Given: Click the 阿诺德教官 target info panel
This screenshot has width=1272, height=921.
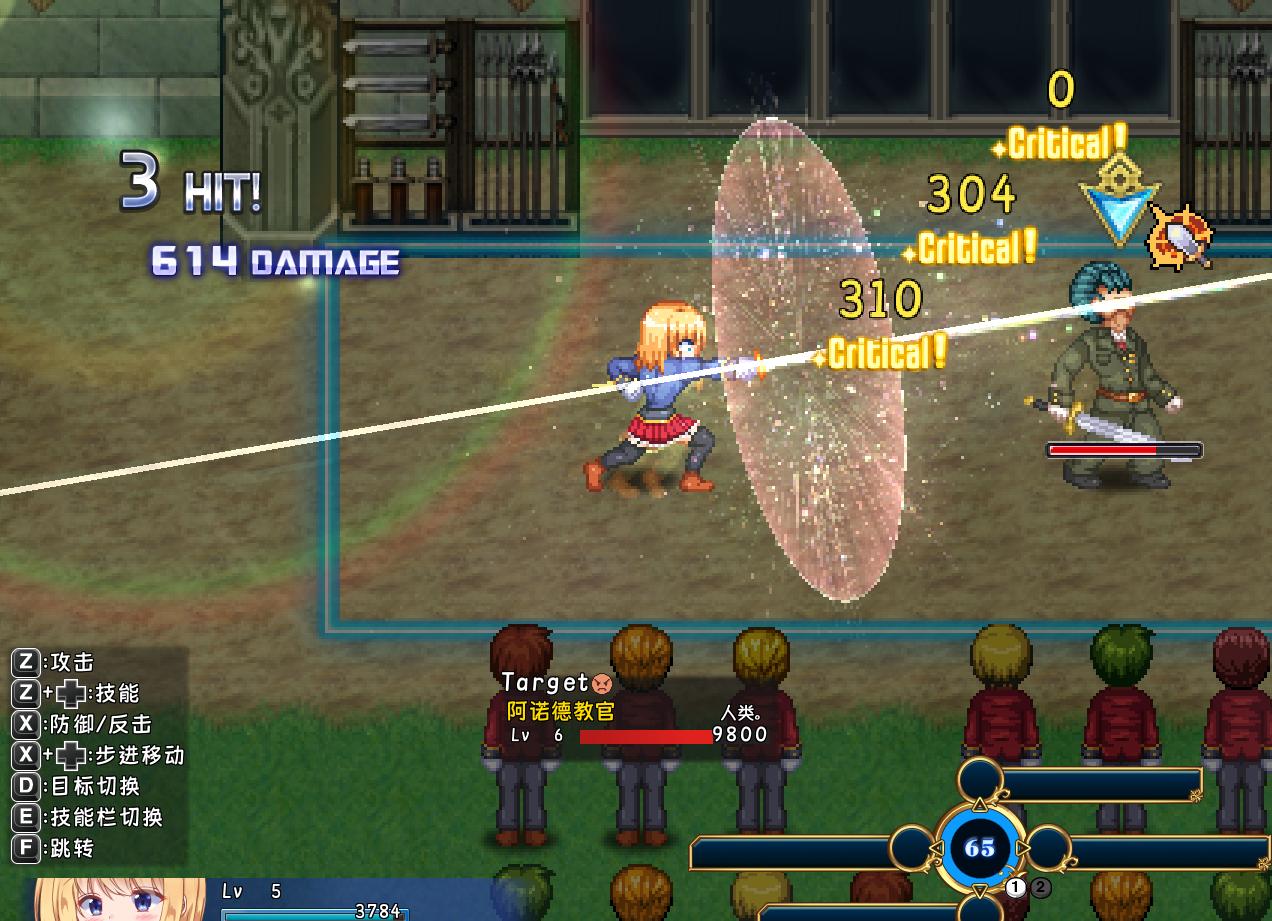Looking at the screenshot, I should (x=638, y=711).
